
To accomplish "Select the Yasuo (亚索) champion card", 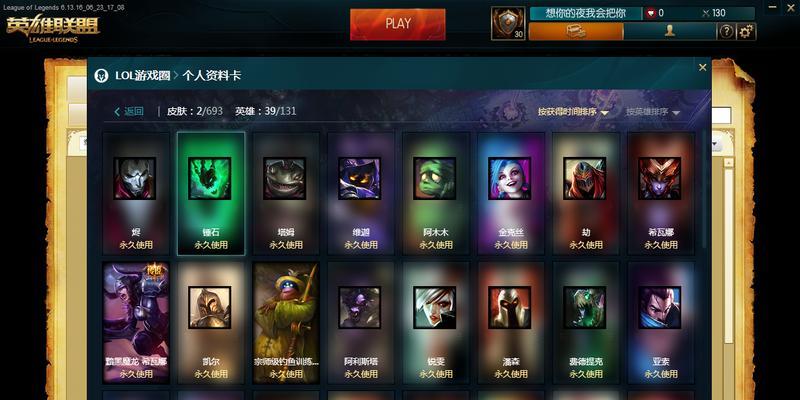I will (661, 322).
